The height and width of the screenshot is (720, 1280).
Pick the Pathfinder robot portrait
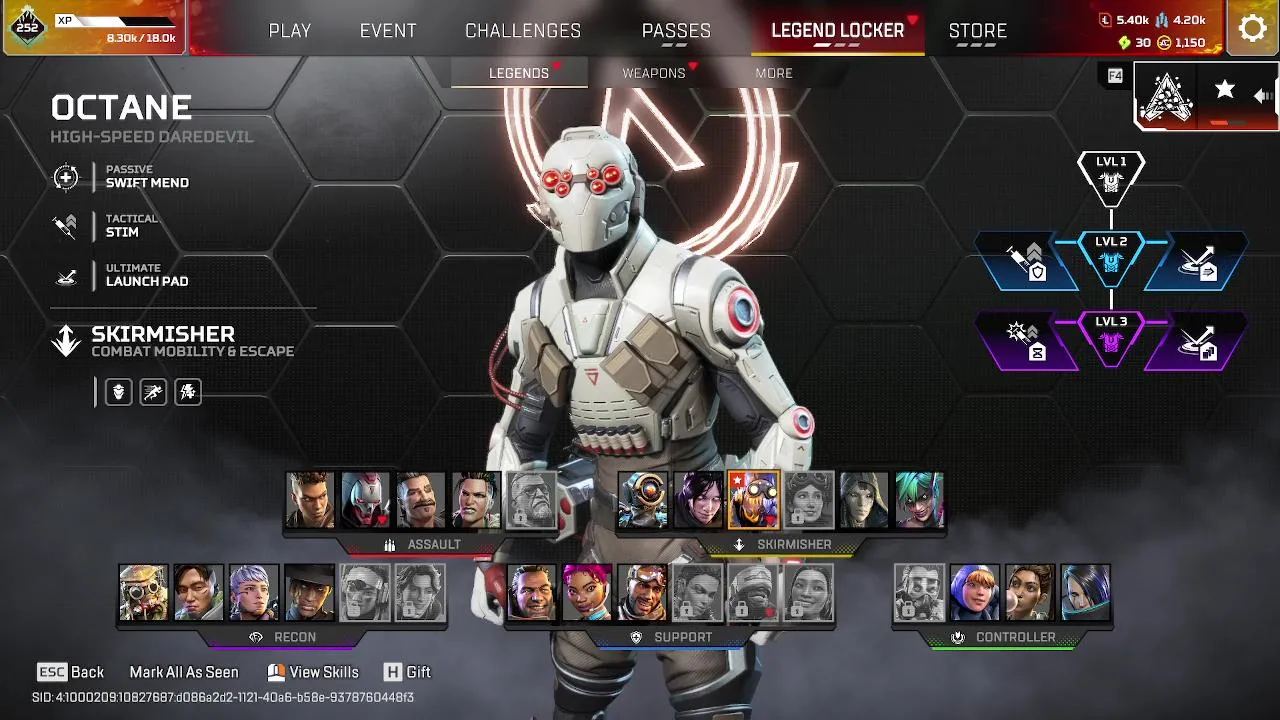pyautogui.click(x=642, y=500)
